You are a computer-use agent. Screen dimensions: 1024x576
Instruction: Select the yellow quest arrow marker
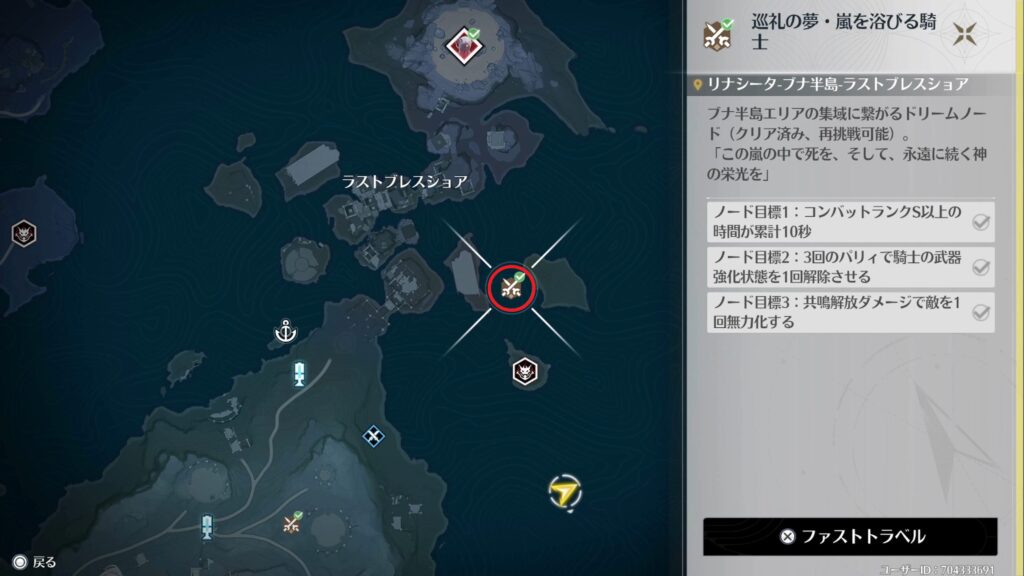(x=565, y=491)
